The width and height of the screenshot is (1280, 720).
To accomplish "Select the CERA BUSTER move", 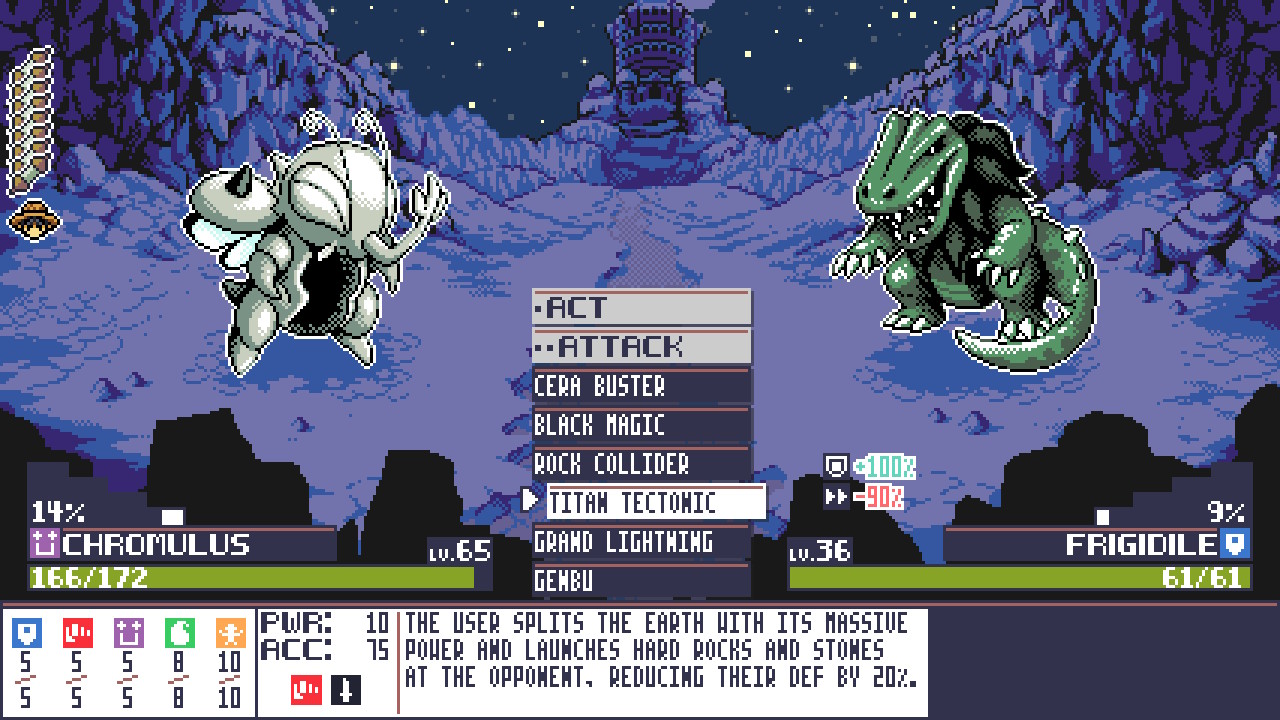I will (642, 386).
